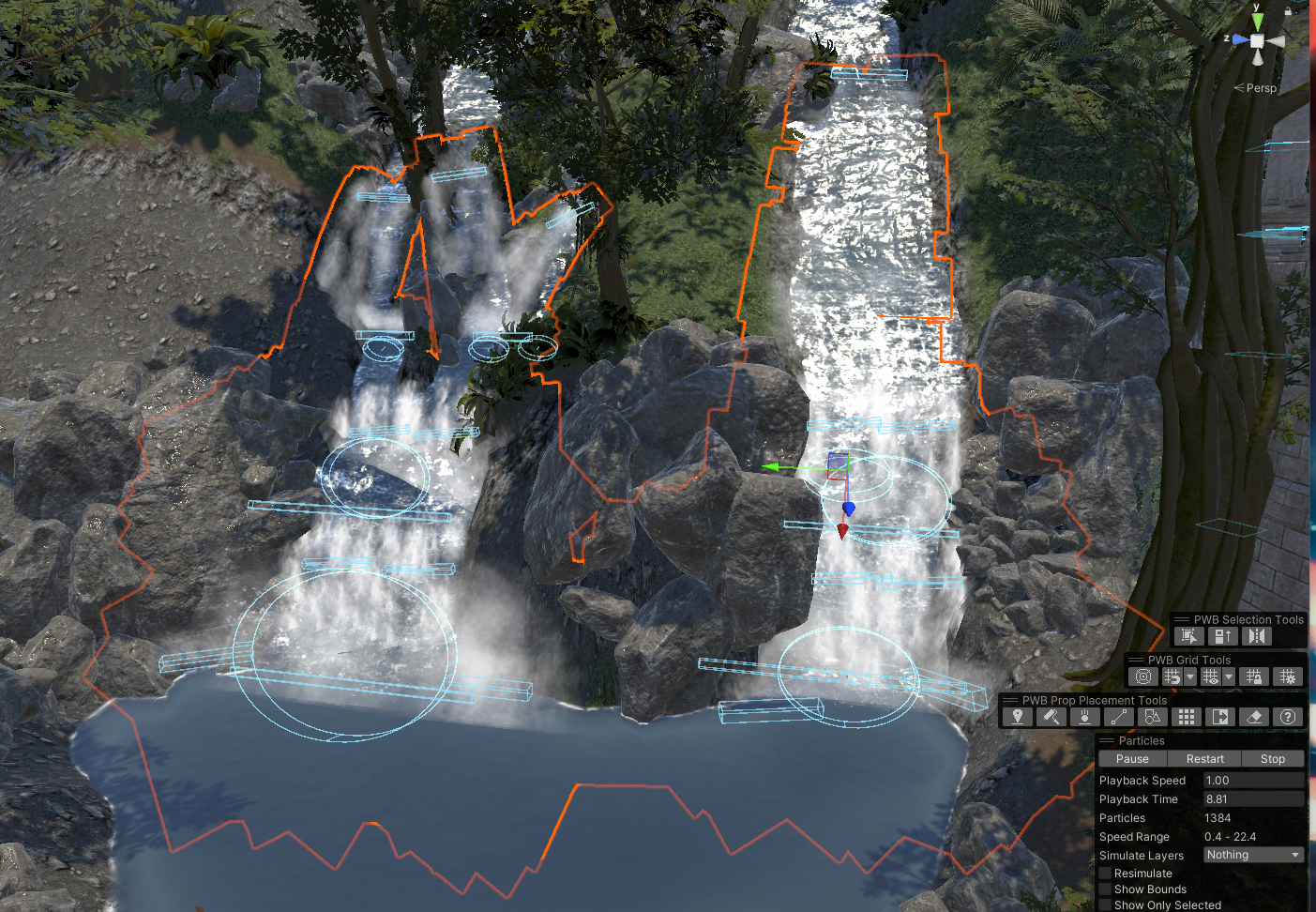Select the Shape tool in Prop Placement Tools
The width and height of the screenshot is (1316, 912).
click(1153, 716)
